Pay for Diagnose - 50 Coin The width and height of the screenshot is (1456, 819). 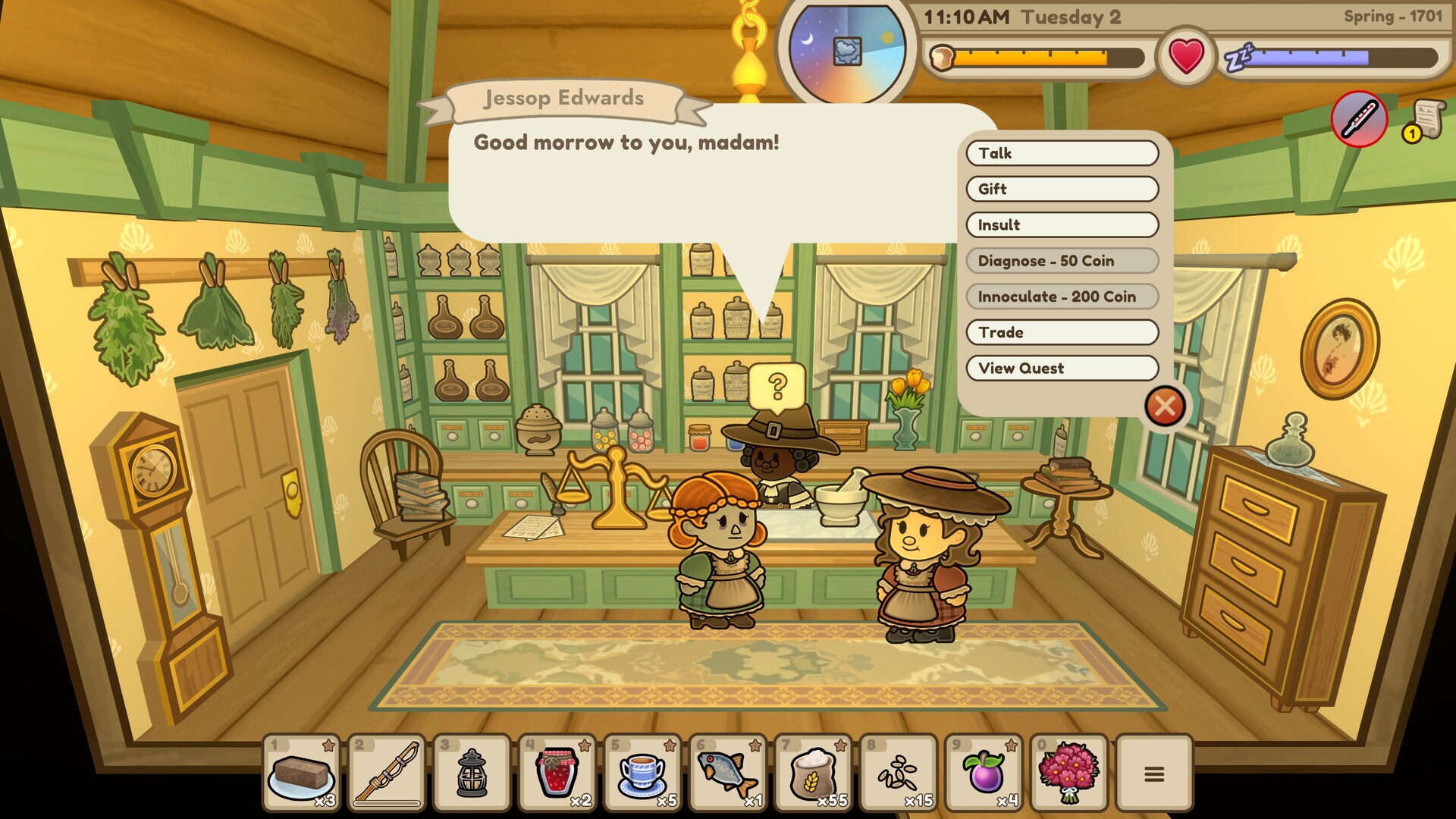1062,260
